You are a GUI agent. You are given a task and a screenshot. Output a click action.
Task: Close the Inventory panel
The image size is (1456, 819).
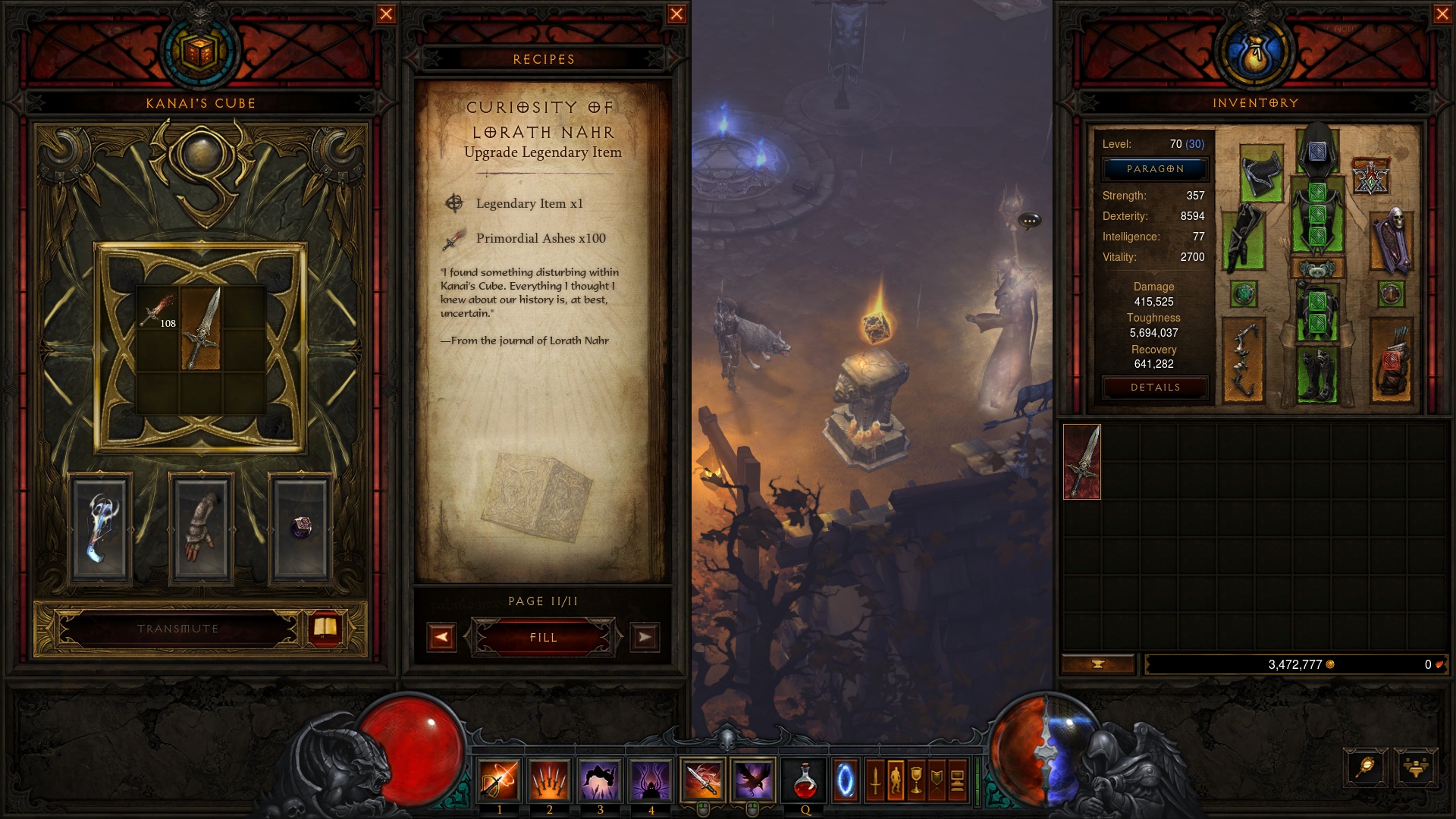(x=1442, y=14)
